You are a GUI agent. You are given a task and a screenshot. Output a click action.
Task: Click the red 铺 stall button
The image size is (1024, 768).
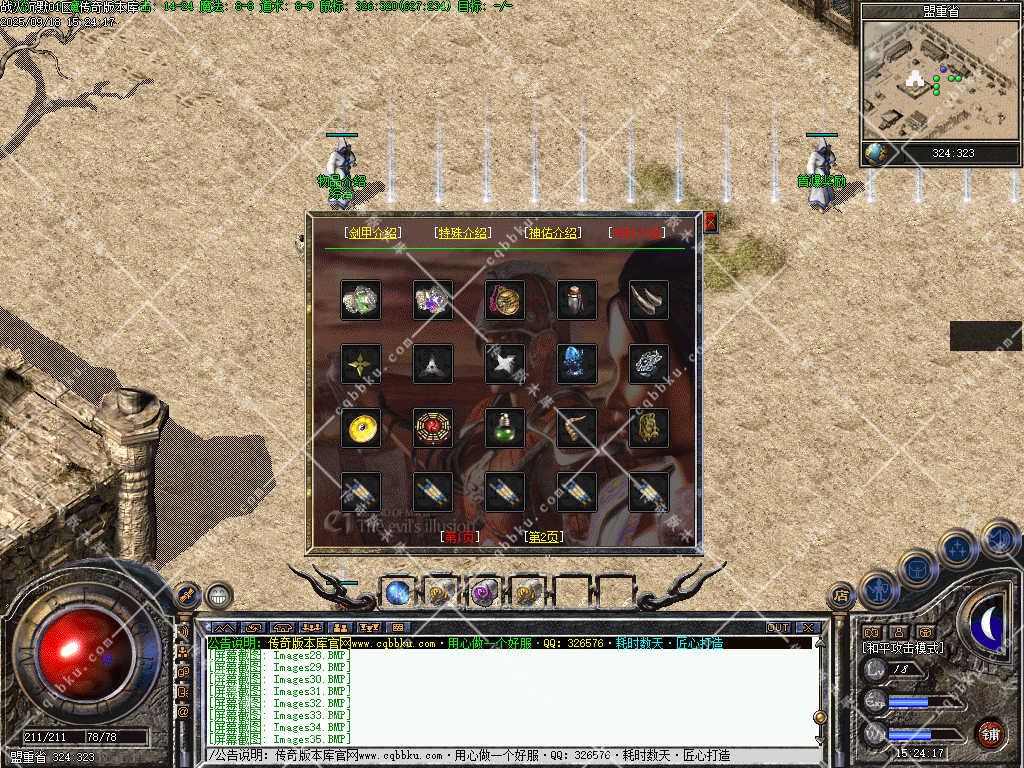[x=990, y=734]
